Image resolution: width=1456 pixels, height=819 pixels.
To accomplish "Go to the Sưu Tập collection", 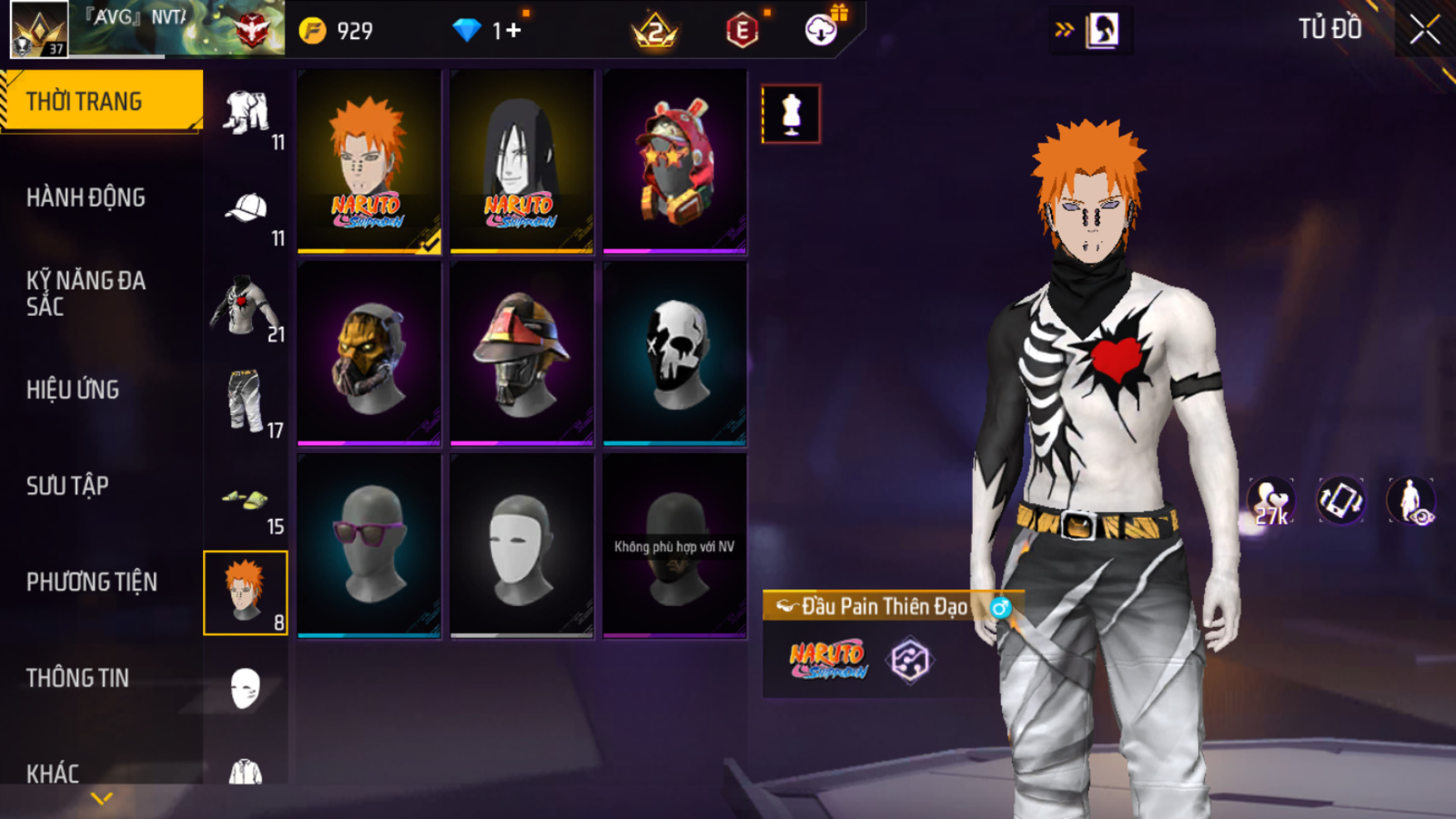I will pyautogui.click(x=67, y=486).
